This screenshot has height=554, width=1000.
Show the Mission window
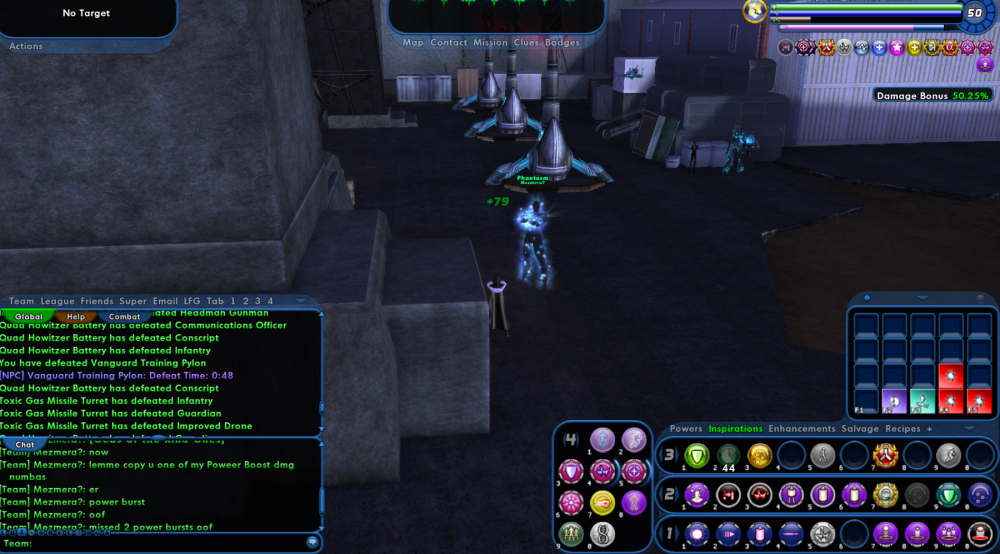point(490,43)
